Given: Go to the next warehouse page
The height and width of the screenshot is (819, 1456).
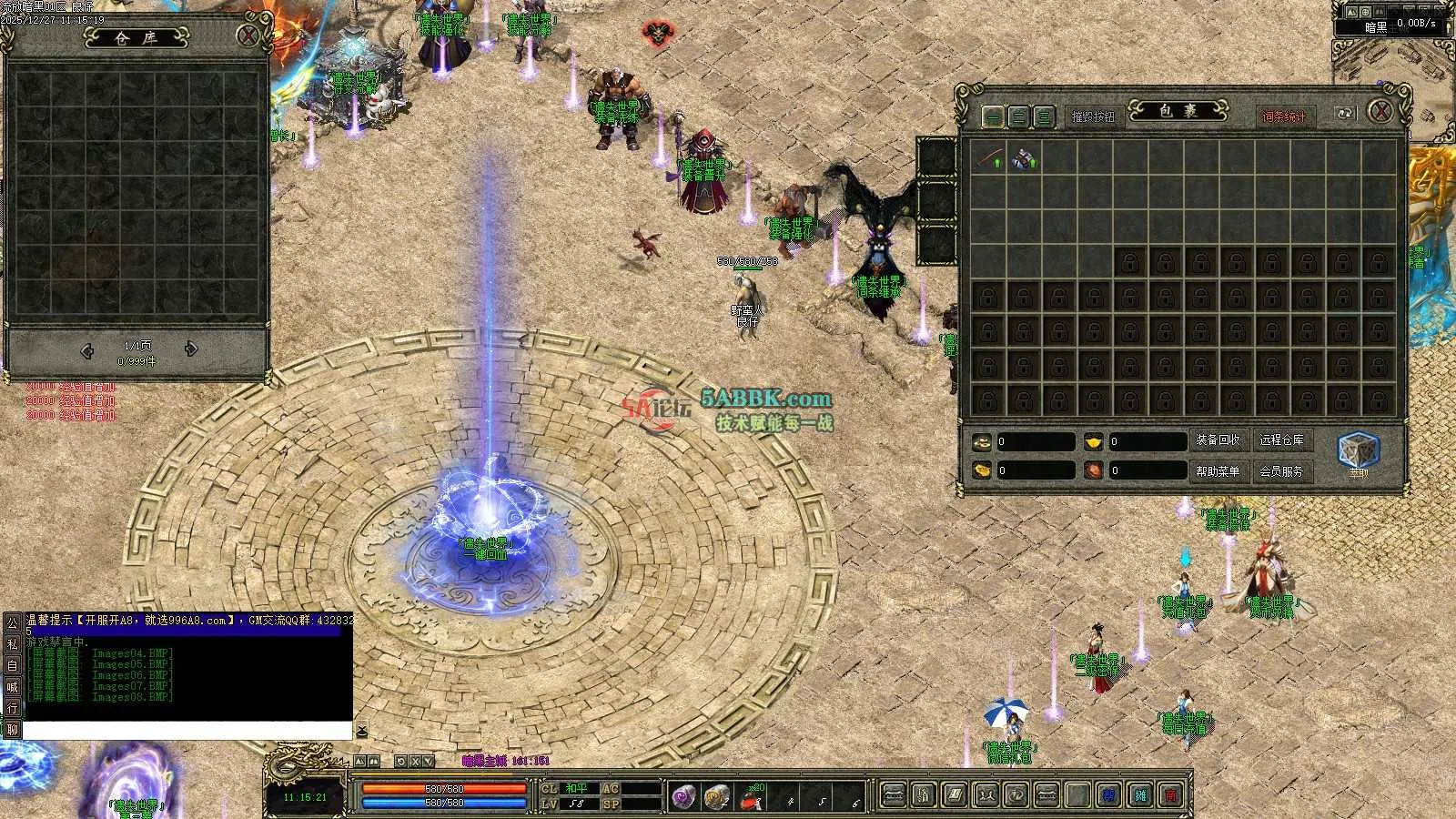Looking at the screenshot, I should (x=191, y=349).
